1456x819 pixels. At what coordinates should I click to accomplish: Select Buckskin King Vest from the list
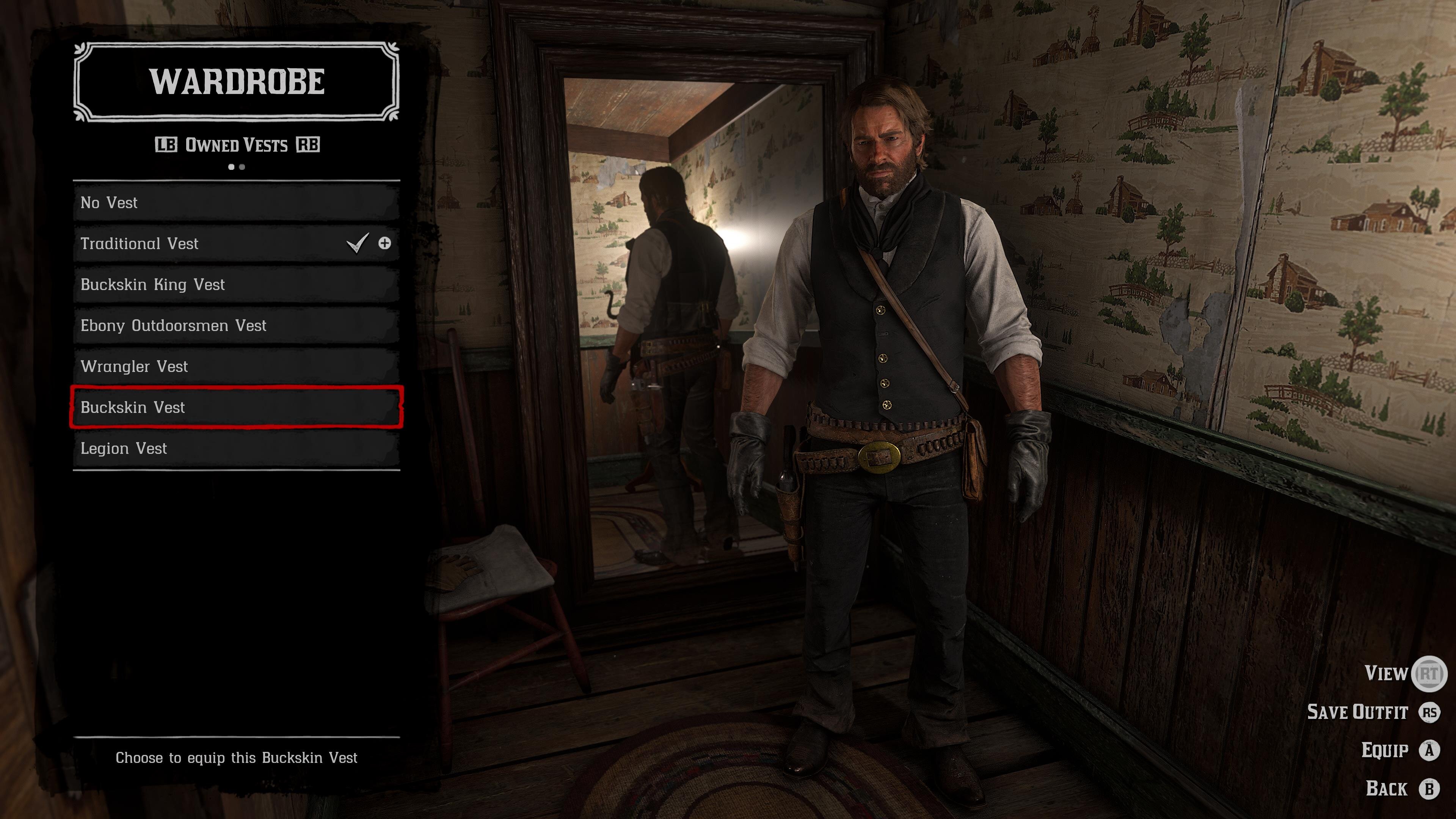[x=236, y=284]
